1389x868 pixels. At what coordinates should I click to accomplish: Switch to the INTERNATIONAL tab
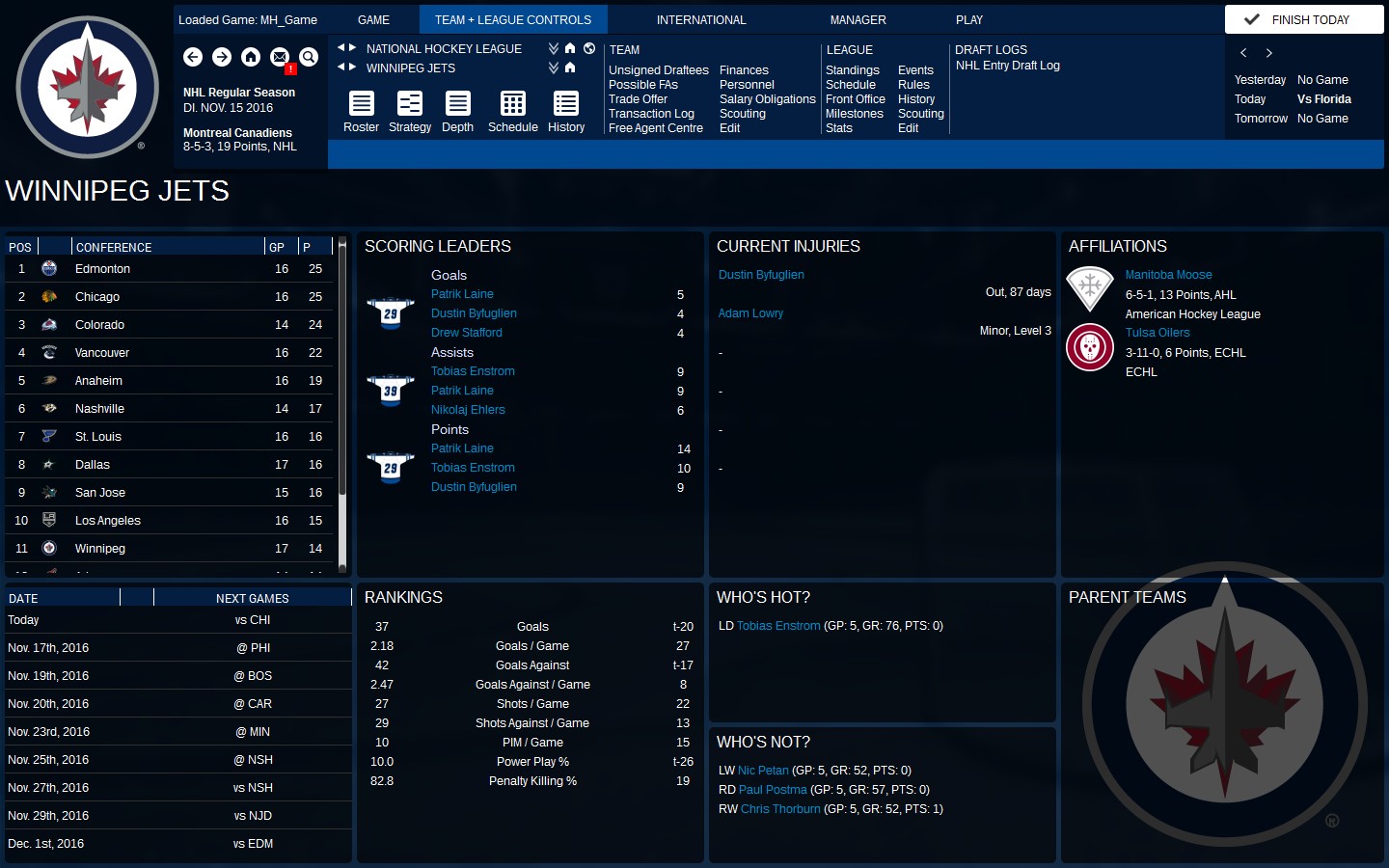point(701,19)
